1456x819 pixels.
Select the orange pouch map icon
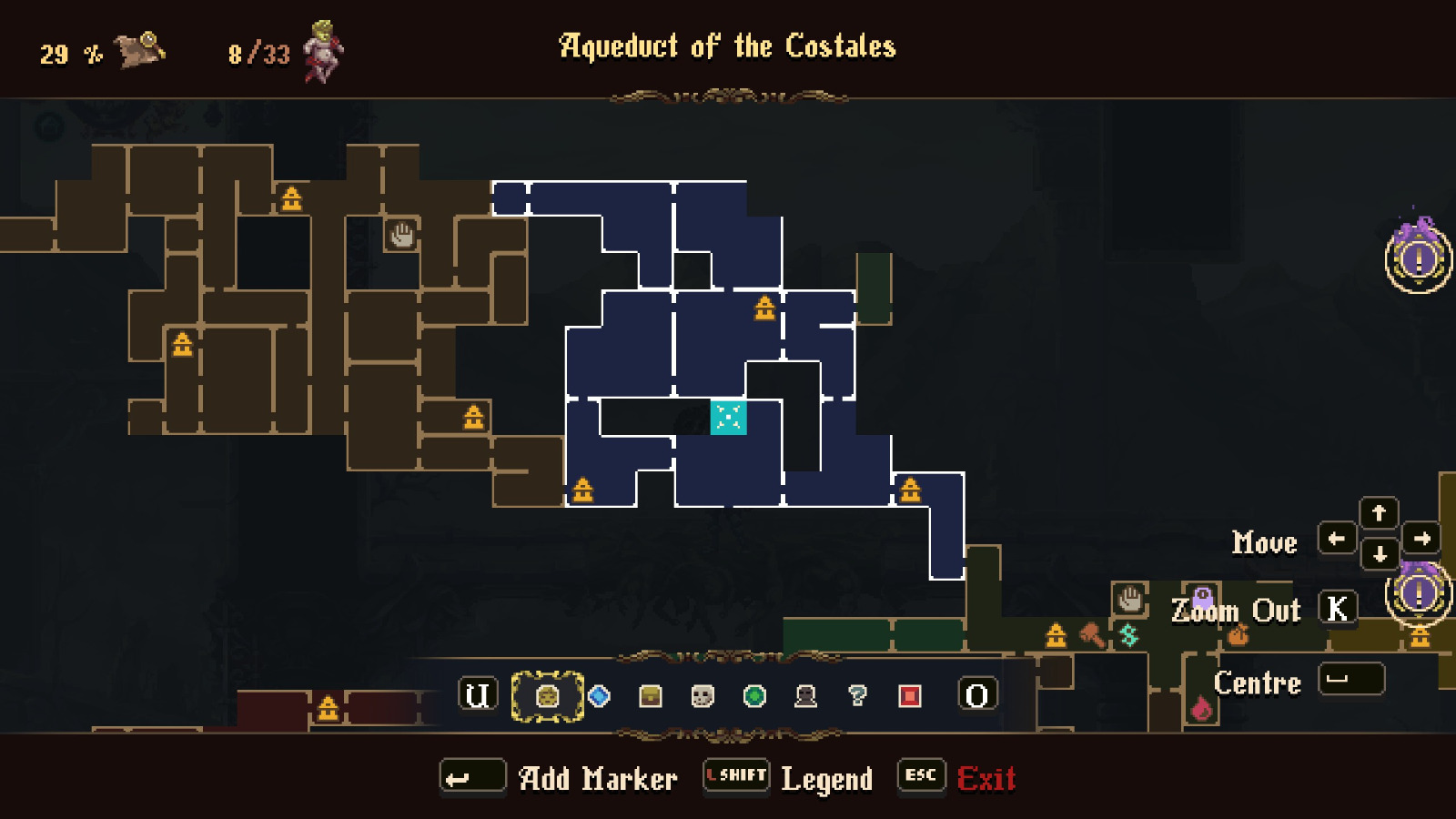click(1238, 634)
